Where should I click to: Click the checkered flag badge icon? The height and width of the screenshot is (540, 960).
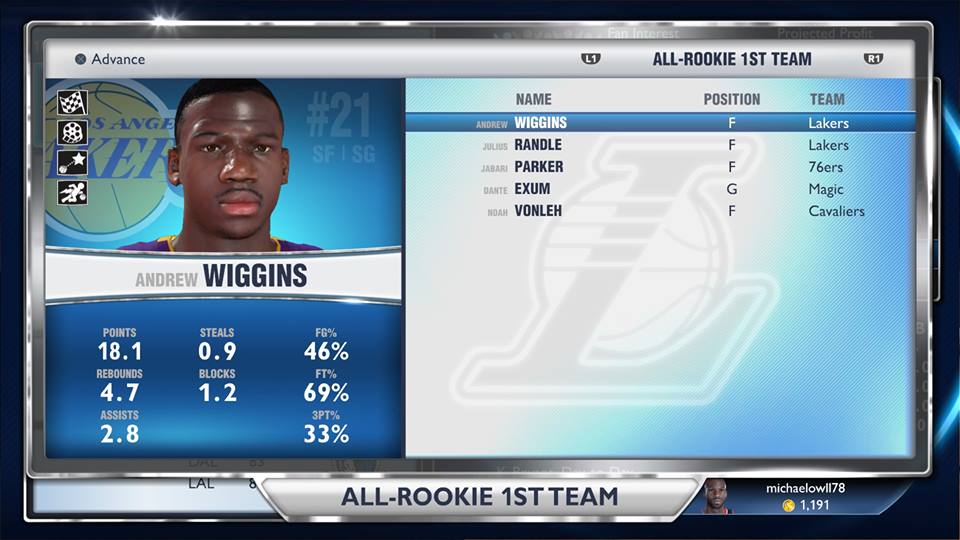[x=73, y=103]
